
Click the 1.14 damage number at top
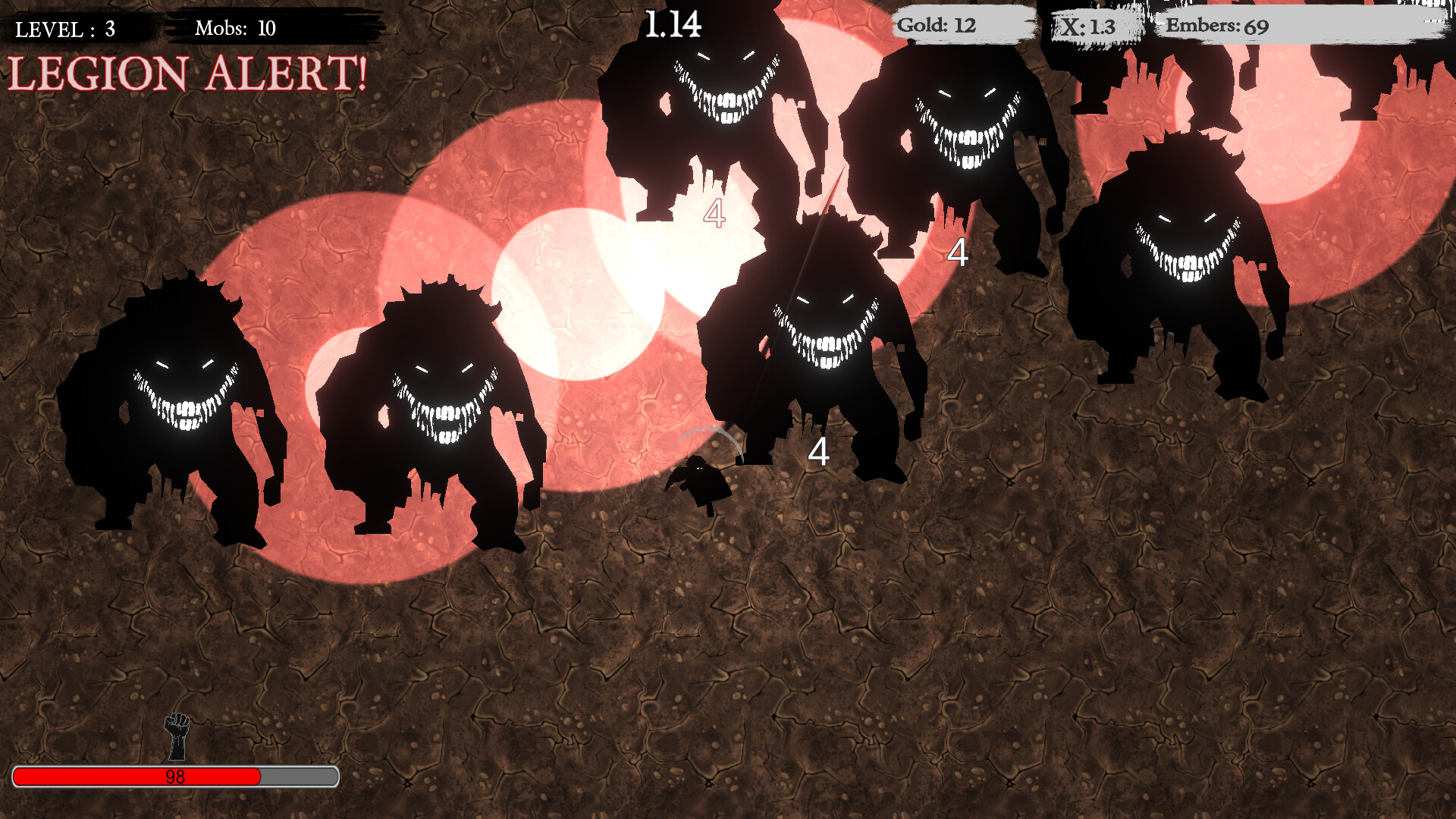pos(673,23)
